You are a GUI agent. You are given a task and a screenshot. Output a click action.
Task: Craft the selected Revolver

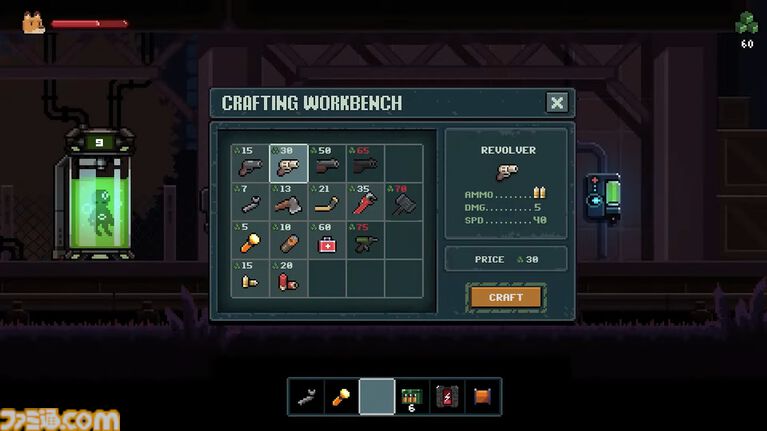tap(505, 297)
